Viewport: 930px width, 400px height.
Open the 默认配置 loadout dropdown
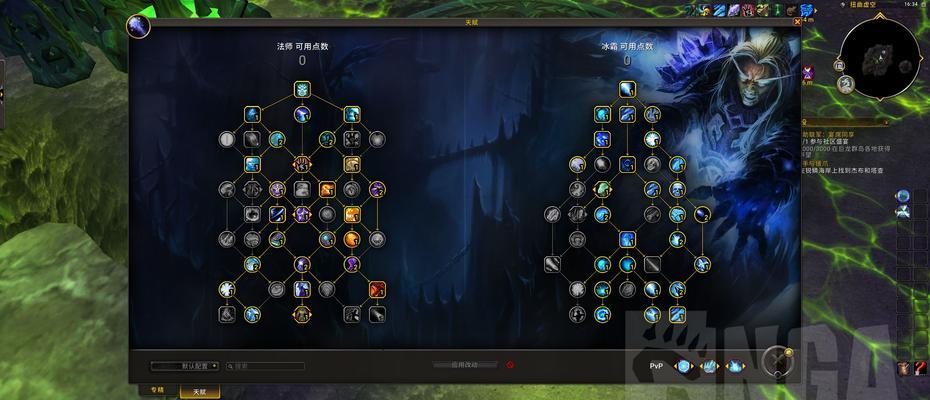tap(186, 366)
